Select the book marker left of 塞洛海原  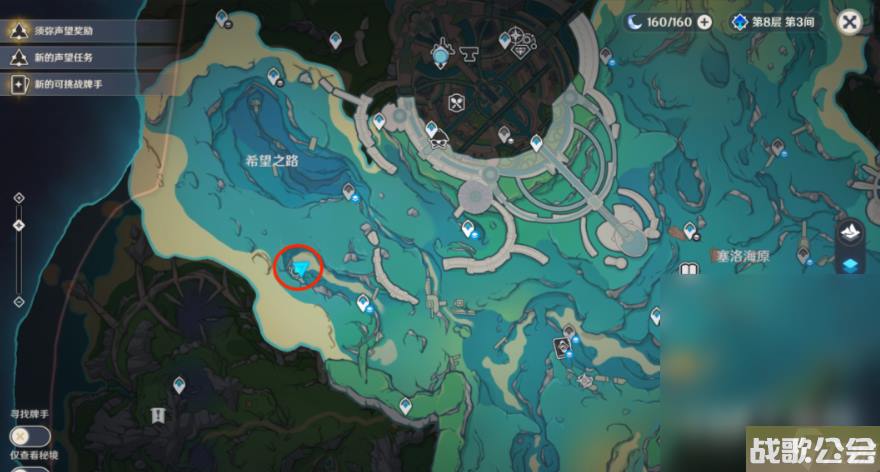(688, 270)
